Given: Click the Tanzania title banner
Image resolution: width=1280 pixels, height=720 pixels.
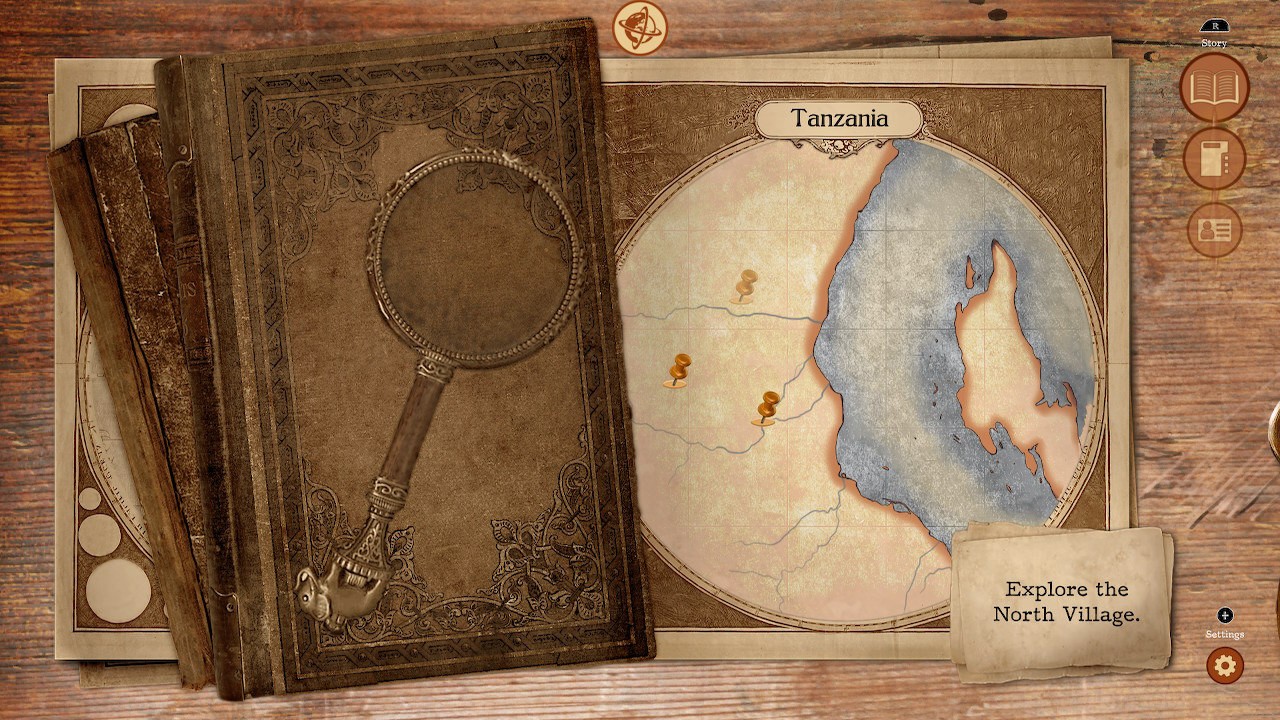Looking at the screenshot, I should (x=840, y=117).
